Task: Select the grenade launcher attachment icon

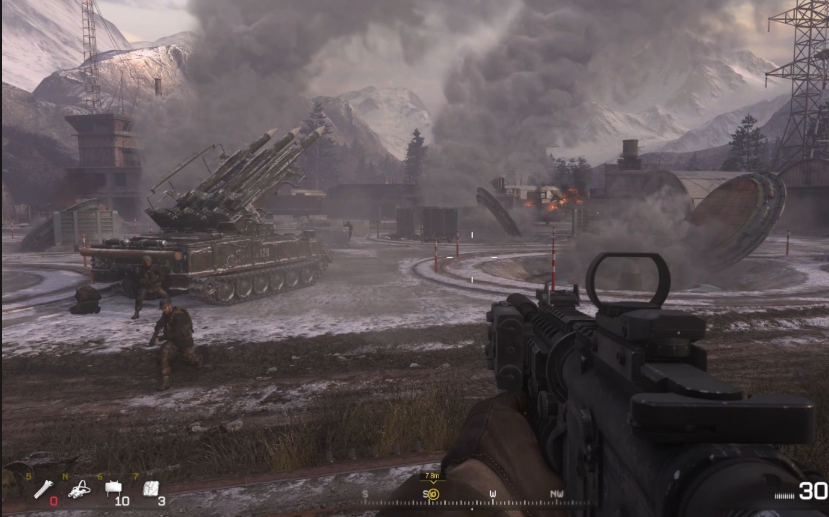Action: click(44, 489)
